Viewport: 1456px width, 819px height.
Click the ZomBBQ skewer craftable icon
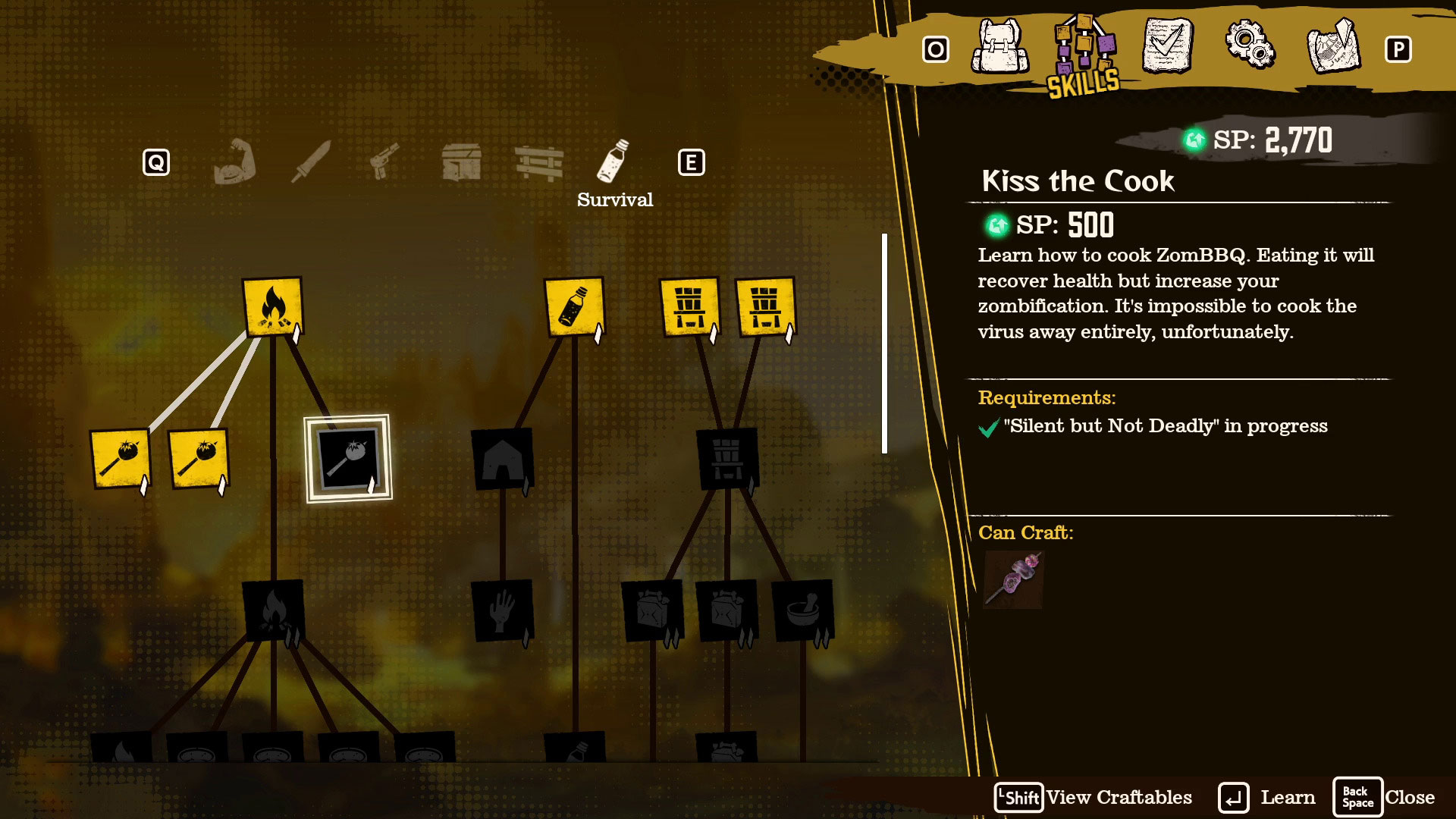click(x=1013, y=580)
